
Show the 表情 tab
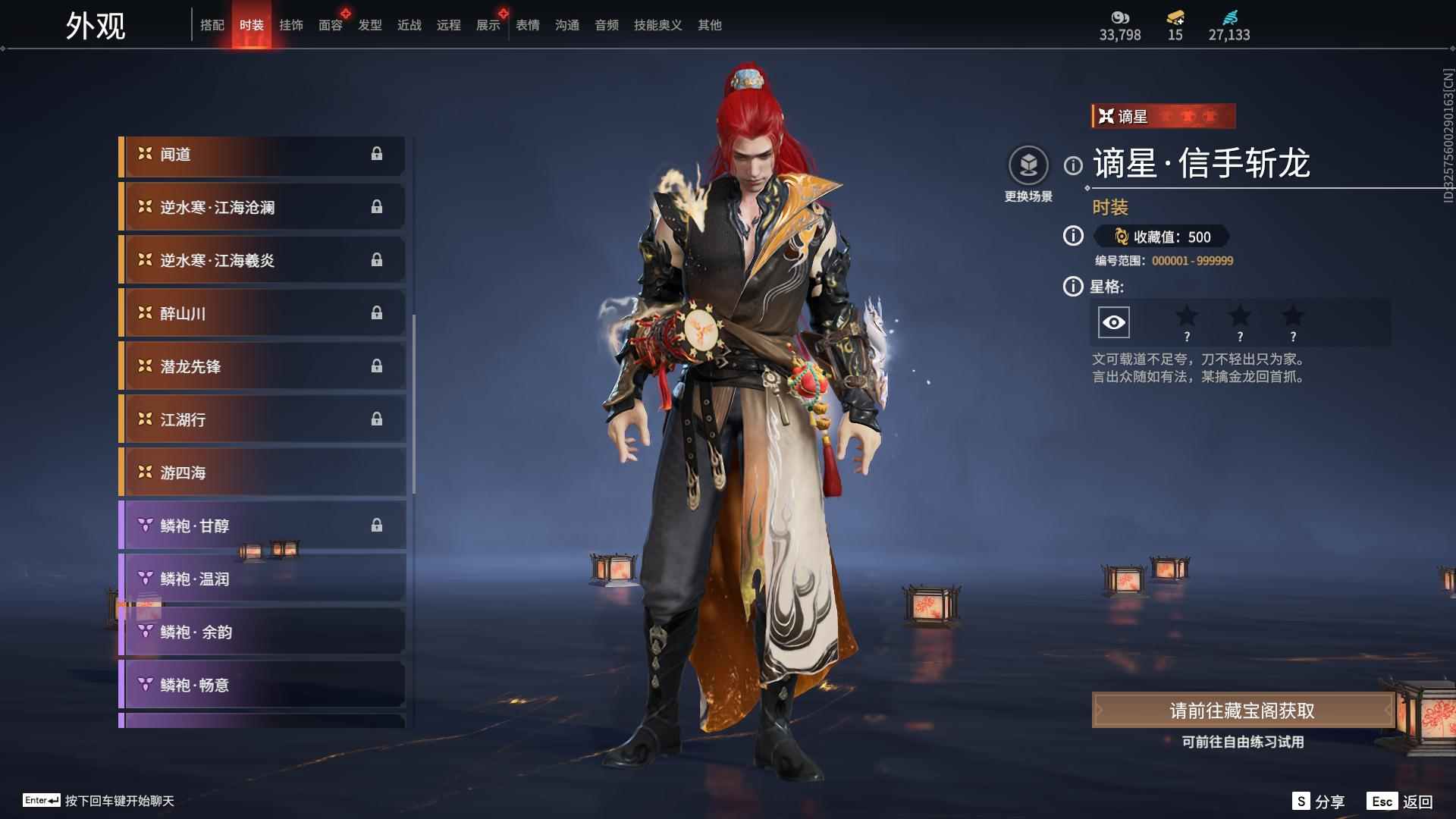point(528,25)
